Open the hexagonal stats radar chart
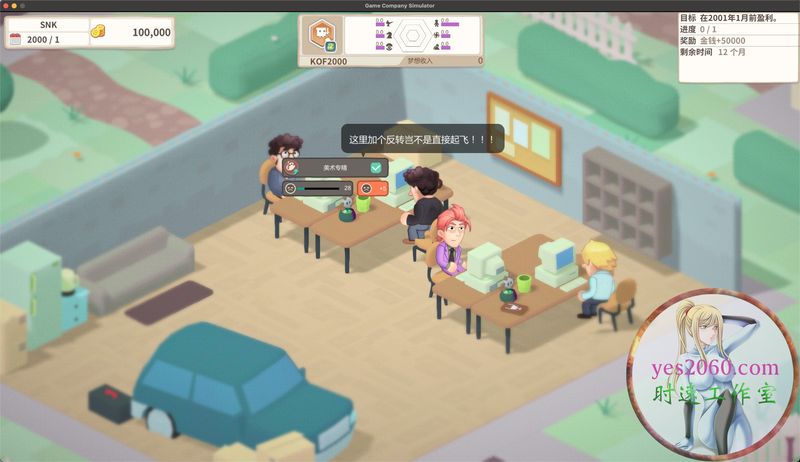This screenshot has height=462, width=800. [x=412, y=35]
